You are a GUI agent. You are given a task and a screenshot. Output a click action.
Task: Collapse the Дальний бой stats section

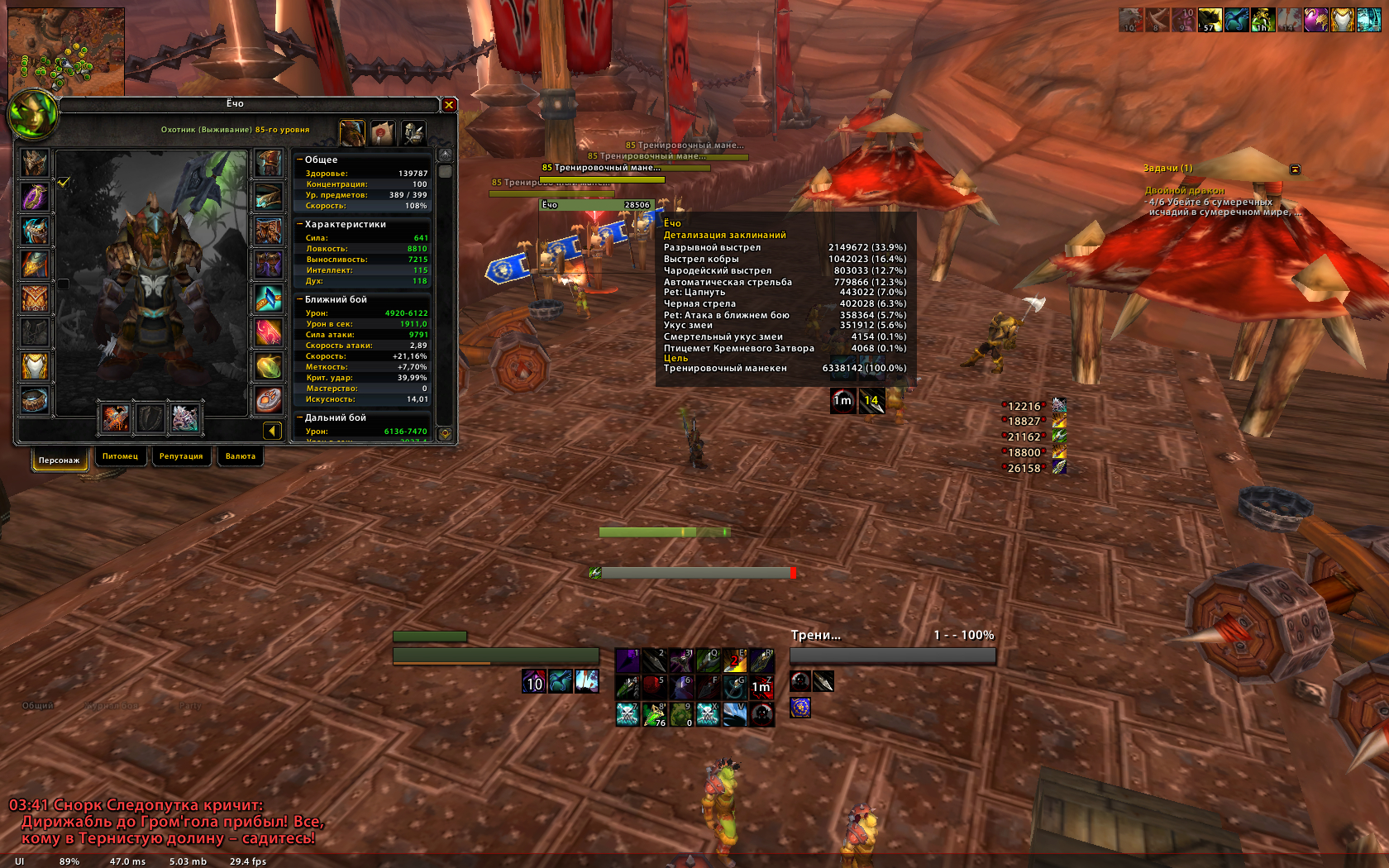click(x=299, y=417)
